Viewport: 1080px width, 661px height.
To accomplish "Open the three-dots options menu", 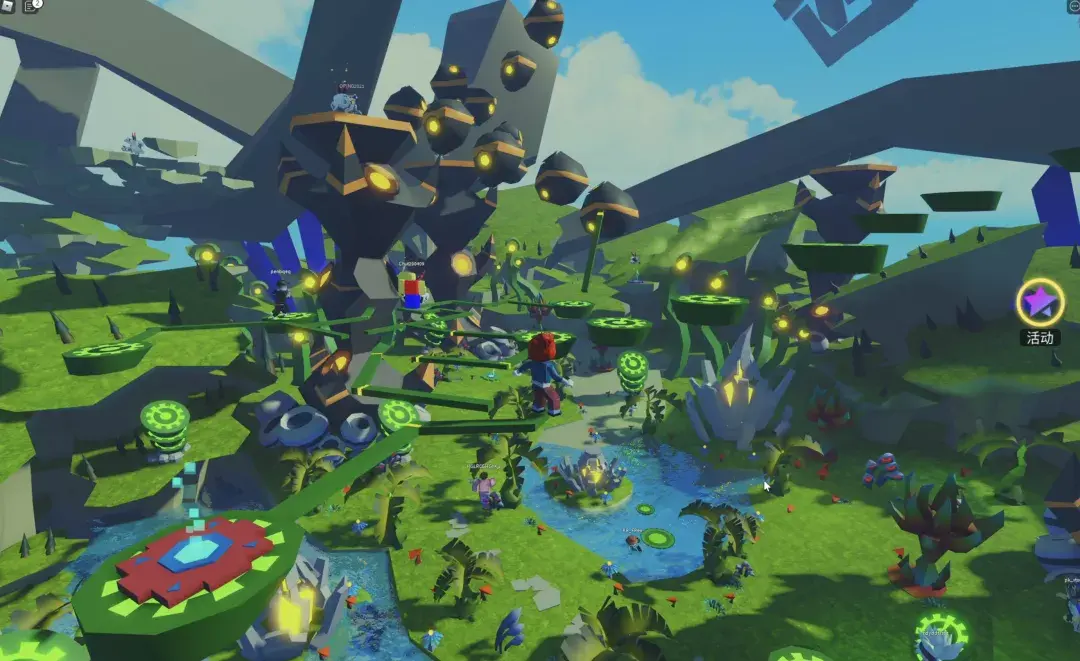I will point(1071,6).
